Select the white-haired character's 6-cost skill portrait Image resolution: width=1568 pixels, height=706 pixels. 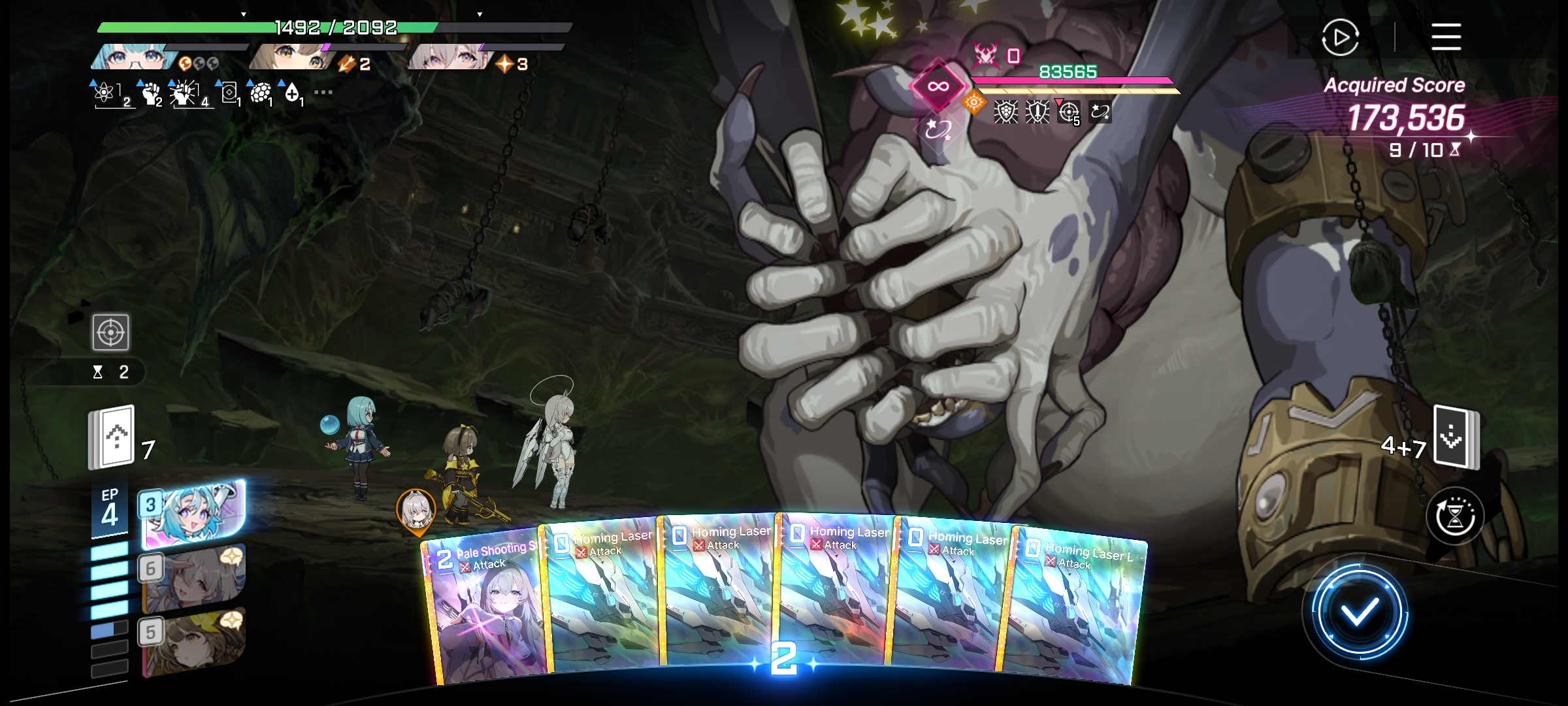(x=193, y=578)
